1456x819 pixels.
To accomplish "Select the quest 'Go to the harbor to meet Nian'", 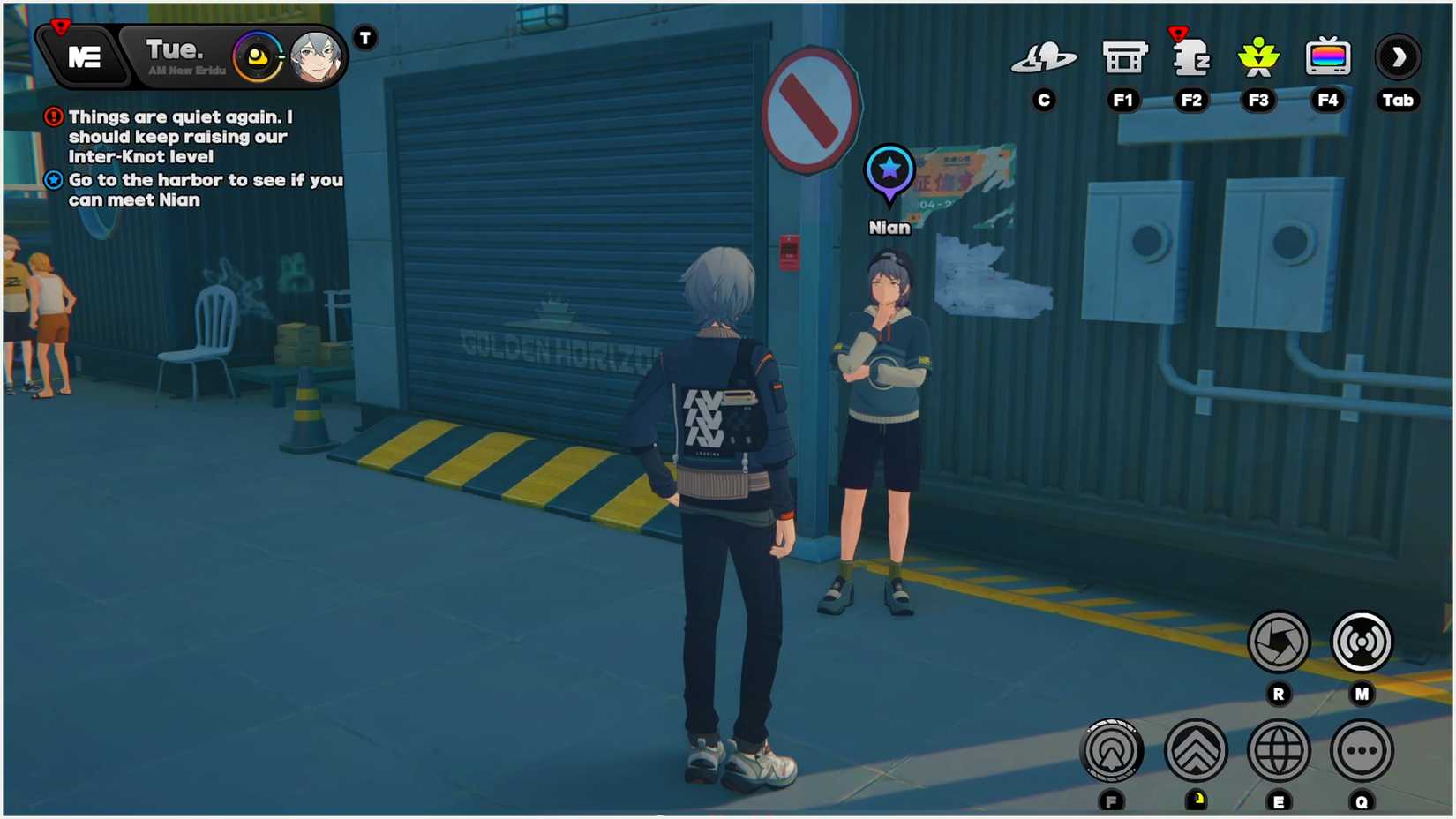I will 205,190.
